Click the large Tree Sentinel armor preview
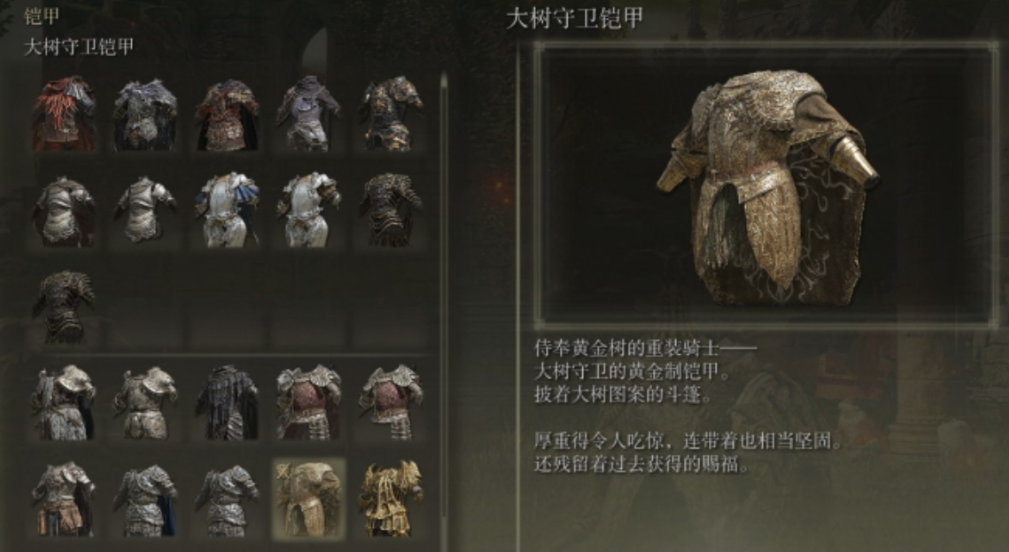Viewport: 1009px width, 552px height. tap(765, 185)
